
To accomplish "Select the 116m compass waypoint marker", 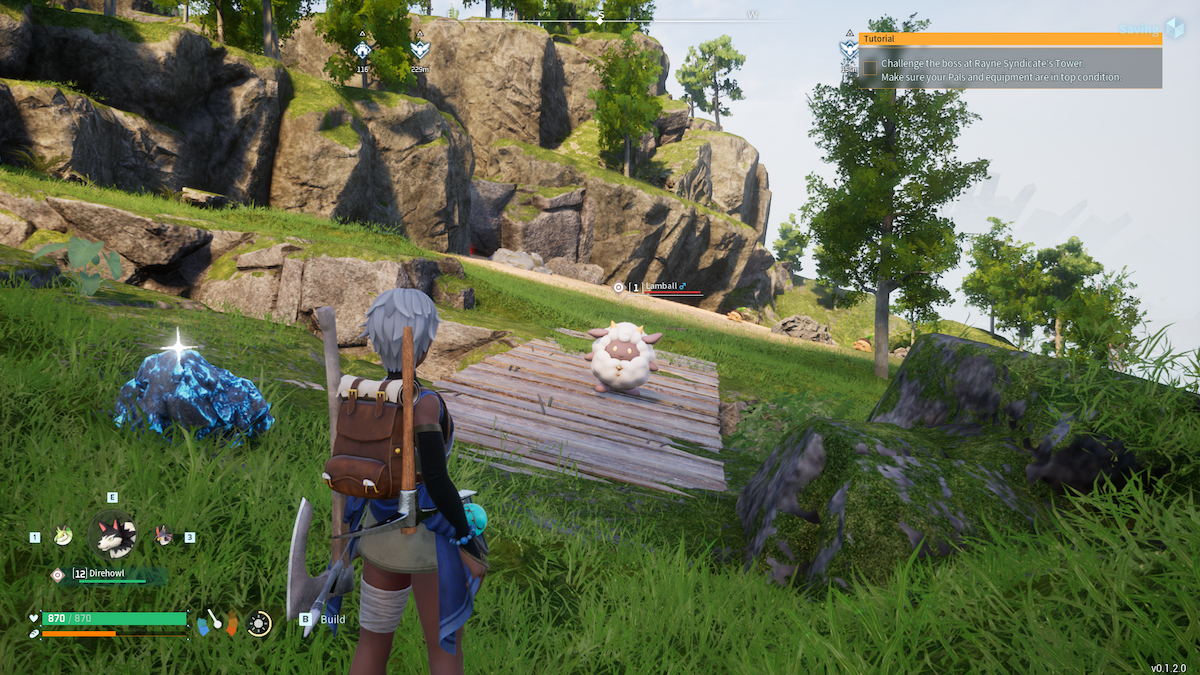I will [362, 48].
